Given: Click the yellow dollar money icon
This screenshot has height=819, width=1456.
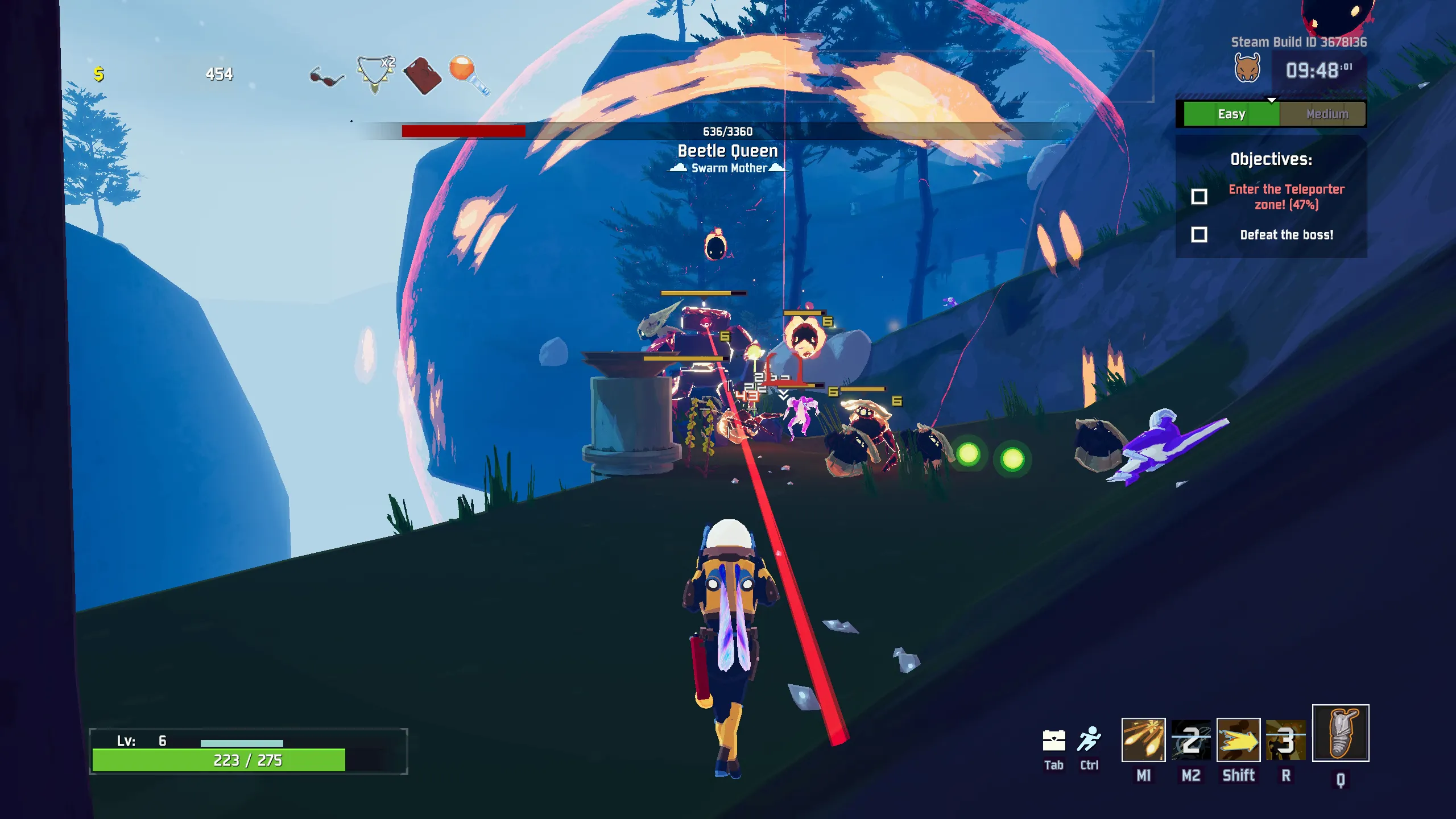Looking at the screenshot, I should (99, 74).
